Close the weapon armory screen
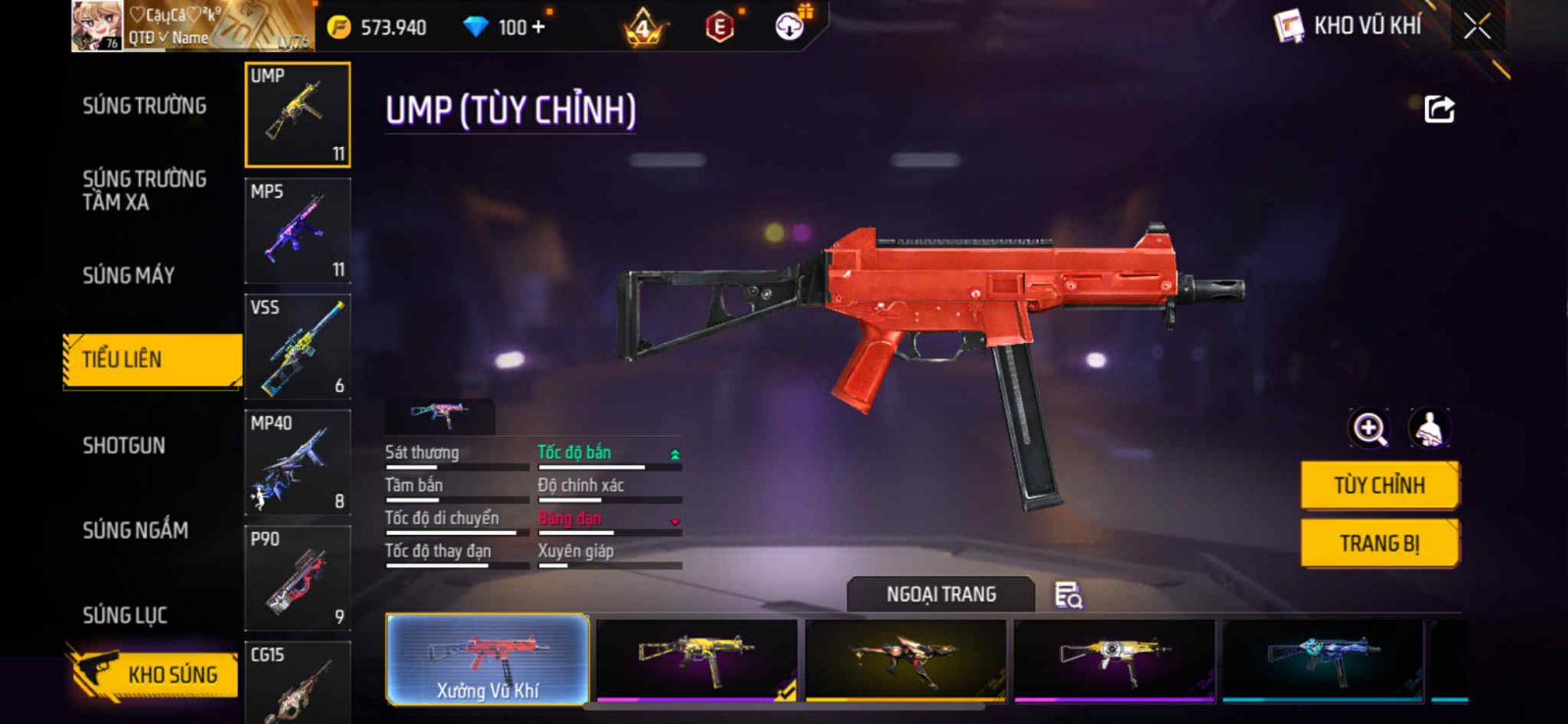The image size is (1568, 724). tap(1477, 26)
